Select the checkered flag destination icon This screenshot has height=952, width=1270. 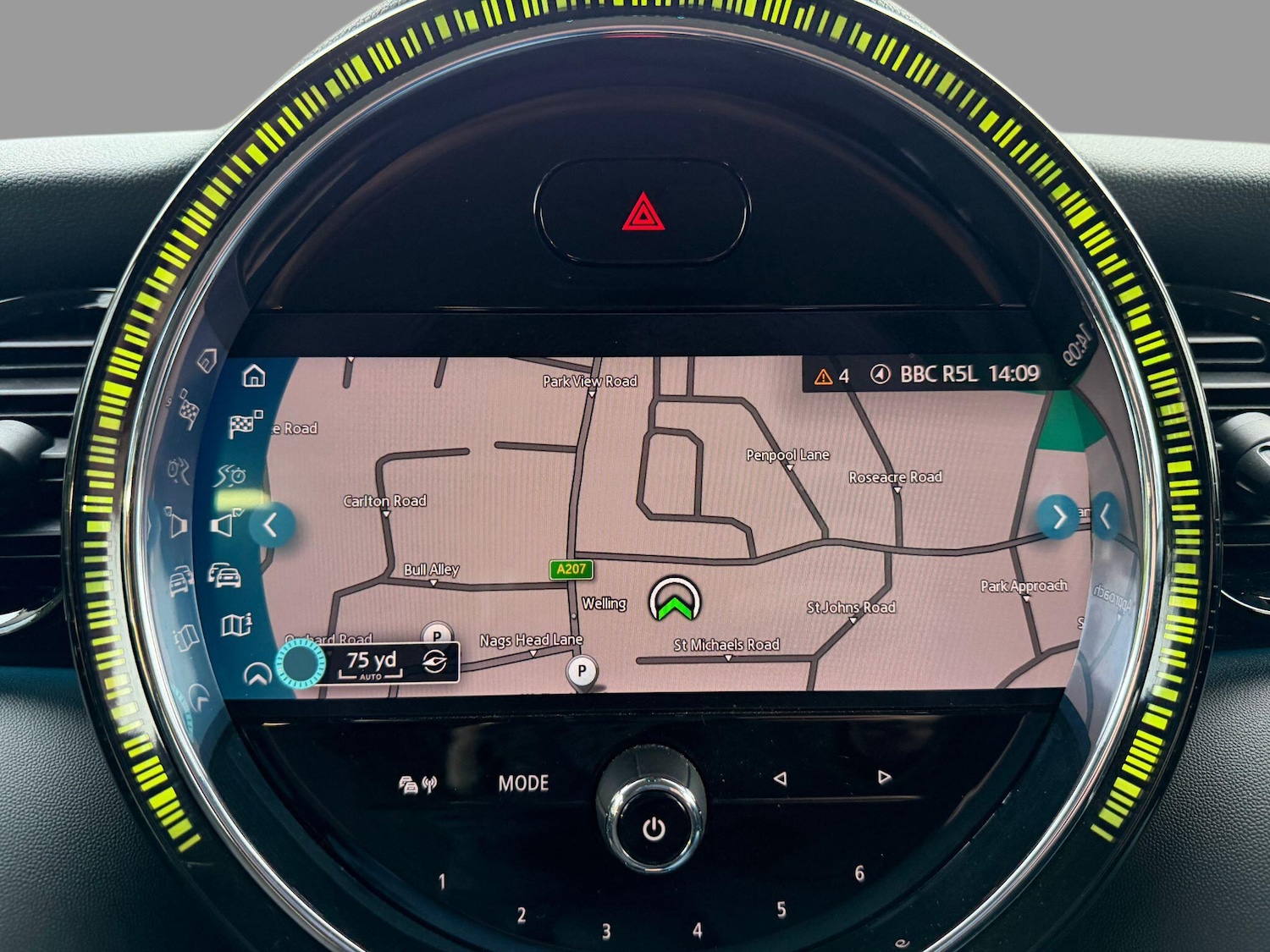click(x=245, y=425)
